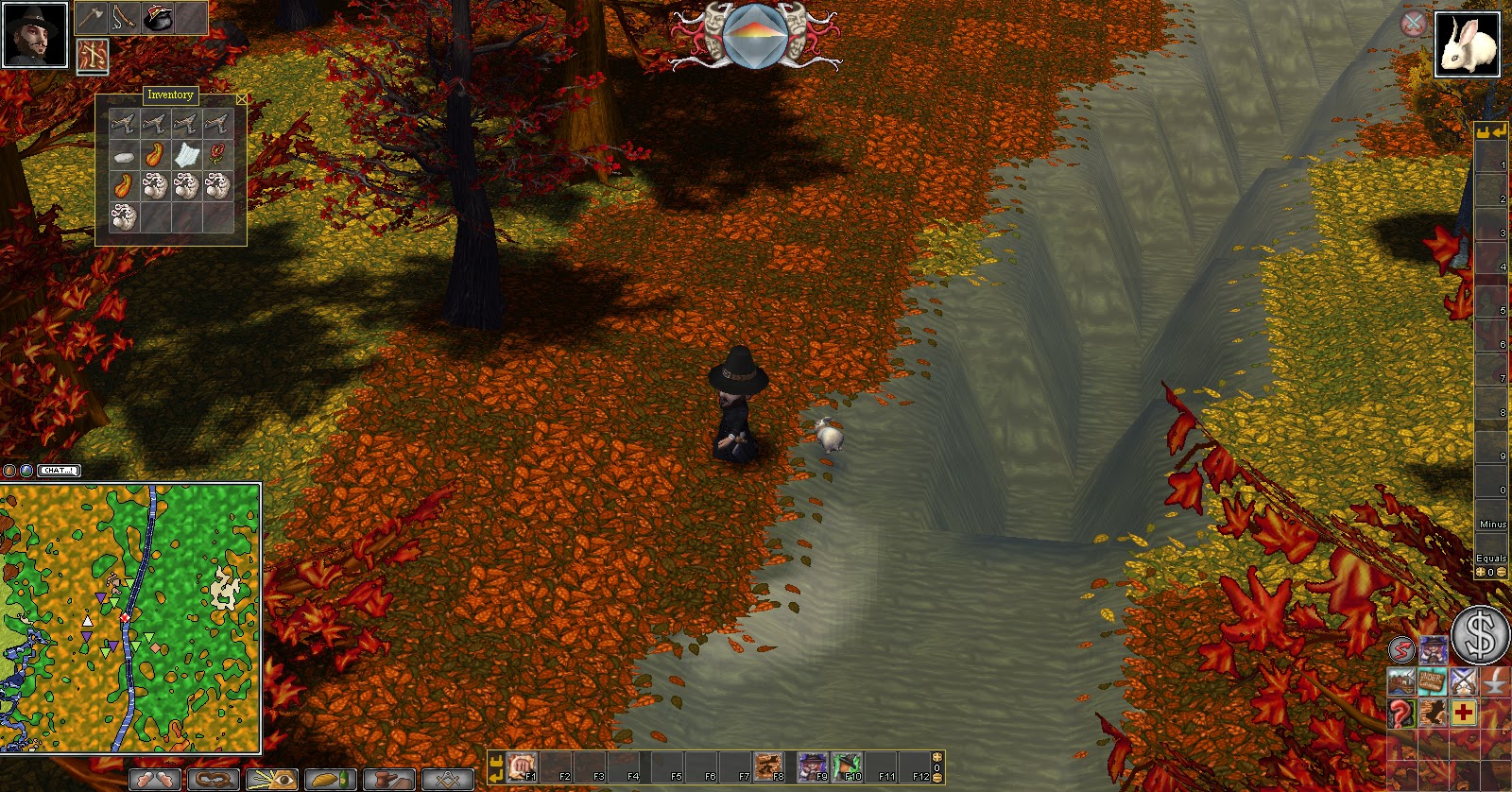Image resolution: width=1512 pixels, height=792 pixels.
Task: Click the bearded character portrait
Action: [x=35, y=35]
